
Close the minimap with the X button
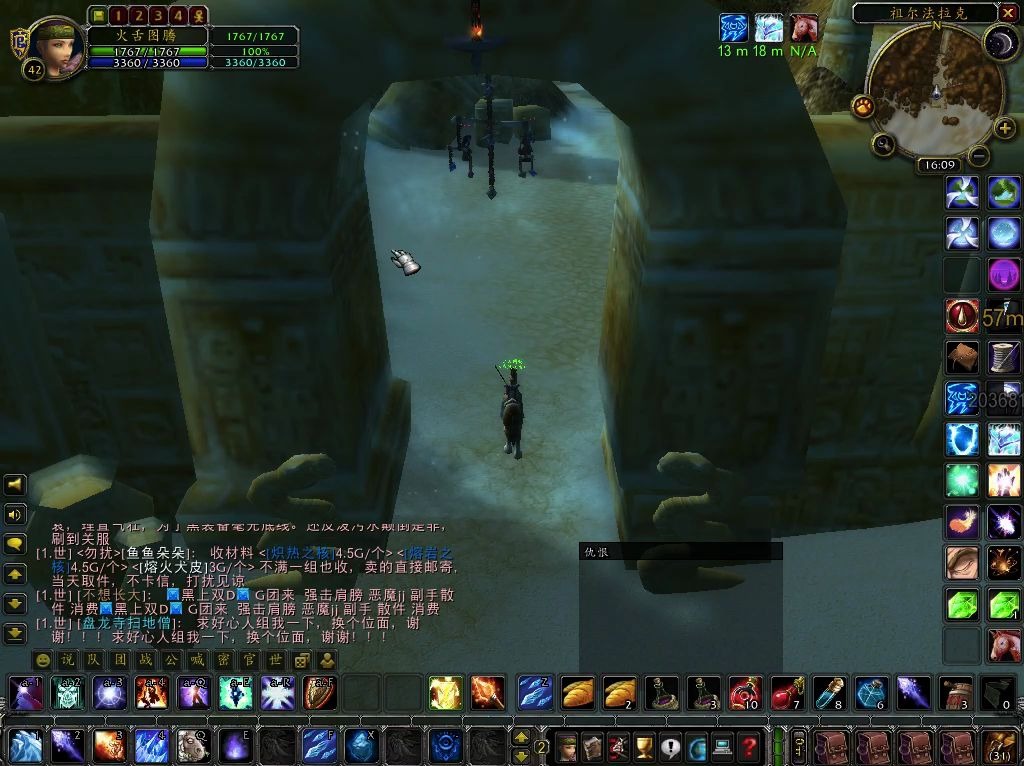coord(1008,13)
